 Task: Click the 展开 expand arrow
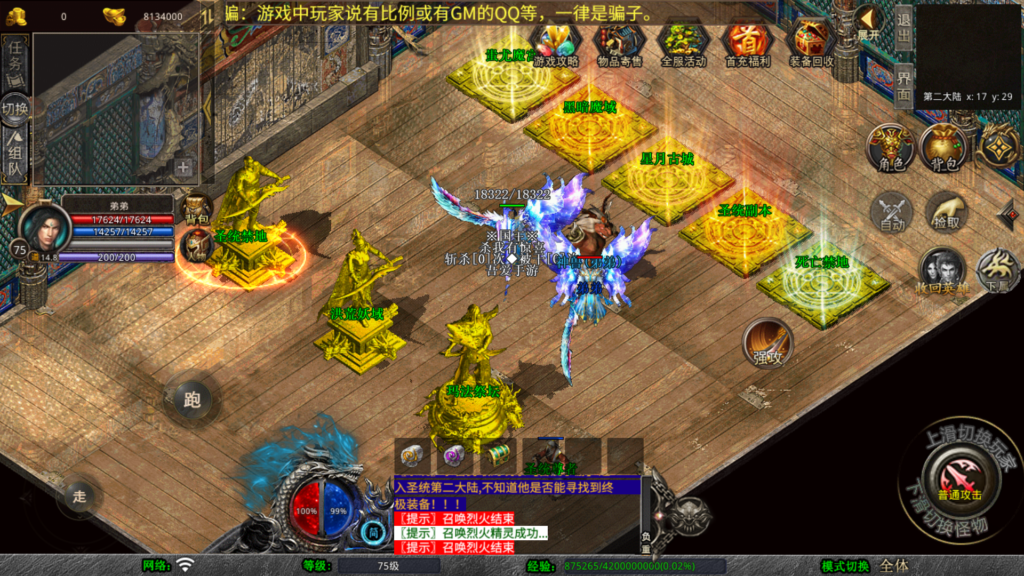[869, 22]
